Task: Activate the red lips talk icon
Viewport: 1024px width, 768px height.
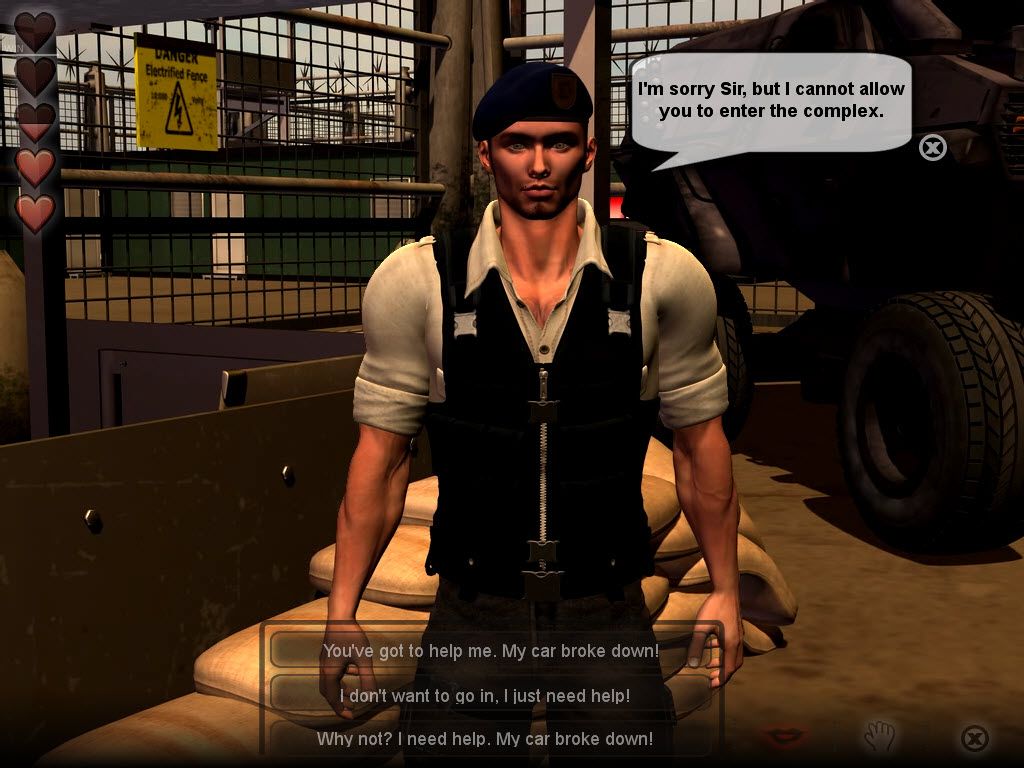Action: (x=784, y=737)
